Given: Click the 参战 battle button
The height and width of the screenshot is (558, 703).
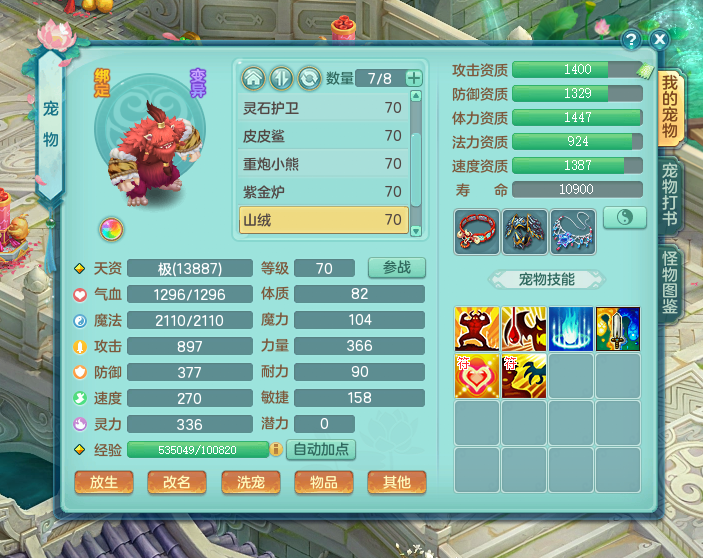Looking at the screenshot, I should pos(396,268).
